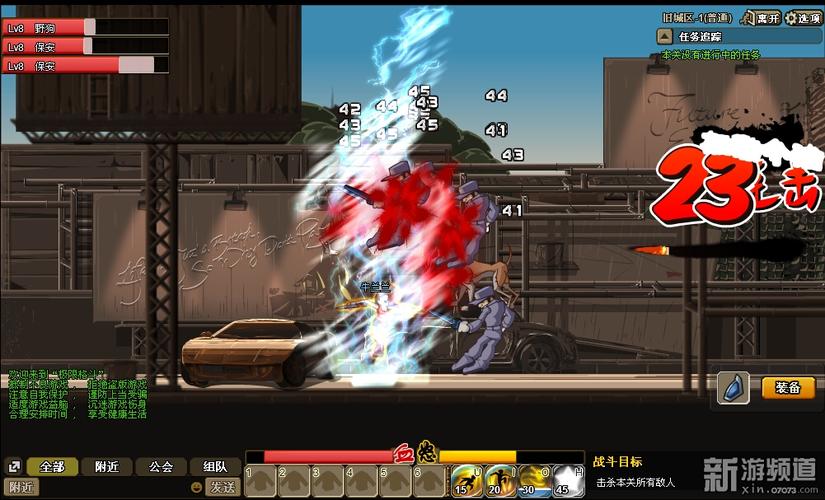Open the 公会 (Guild) chat tab
The width and height of the screenshot is (825, 500).
[x=161, y=466]
